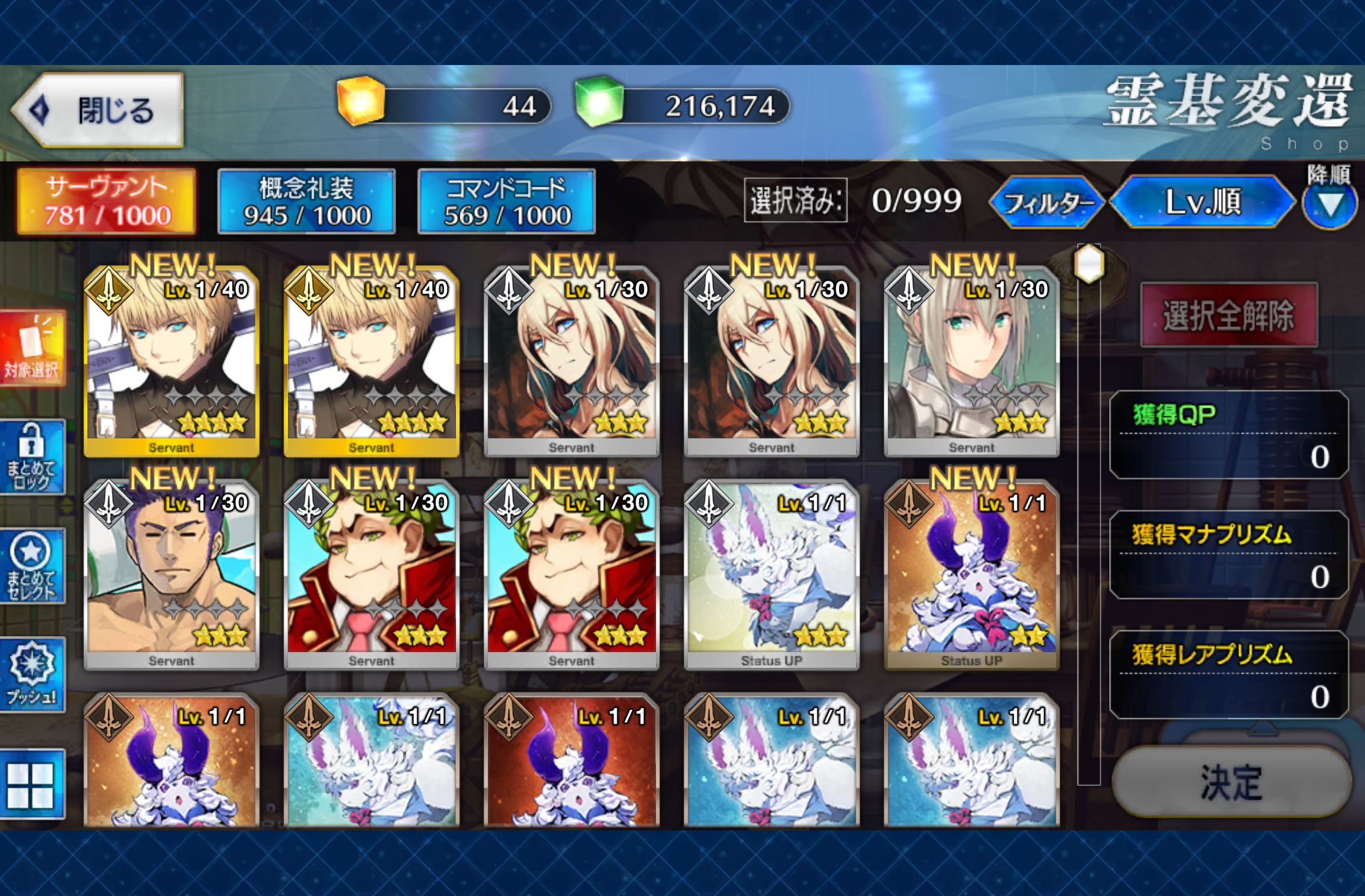The image size is (1365, 896).
Task: Switch to the コマンドコード tab
Action: point(507,201)
